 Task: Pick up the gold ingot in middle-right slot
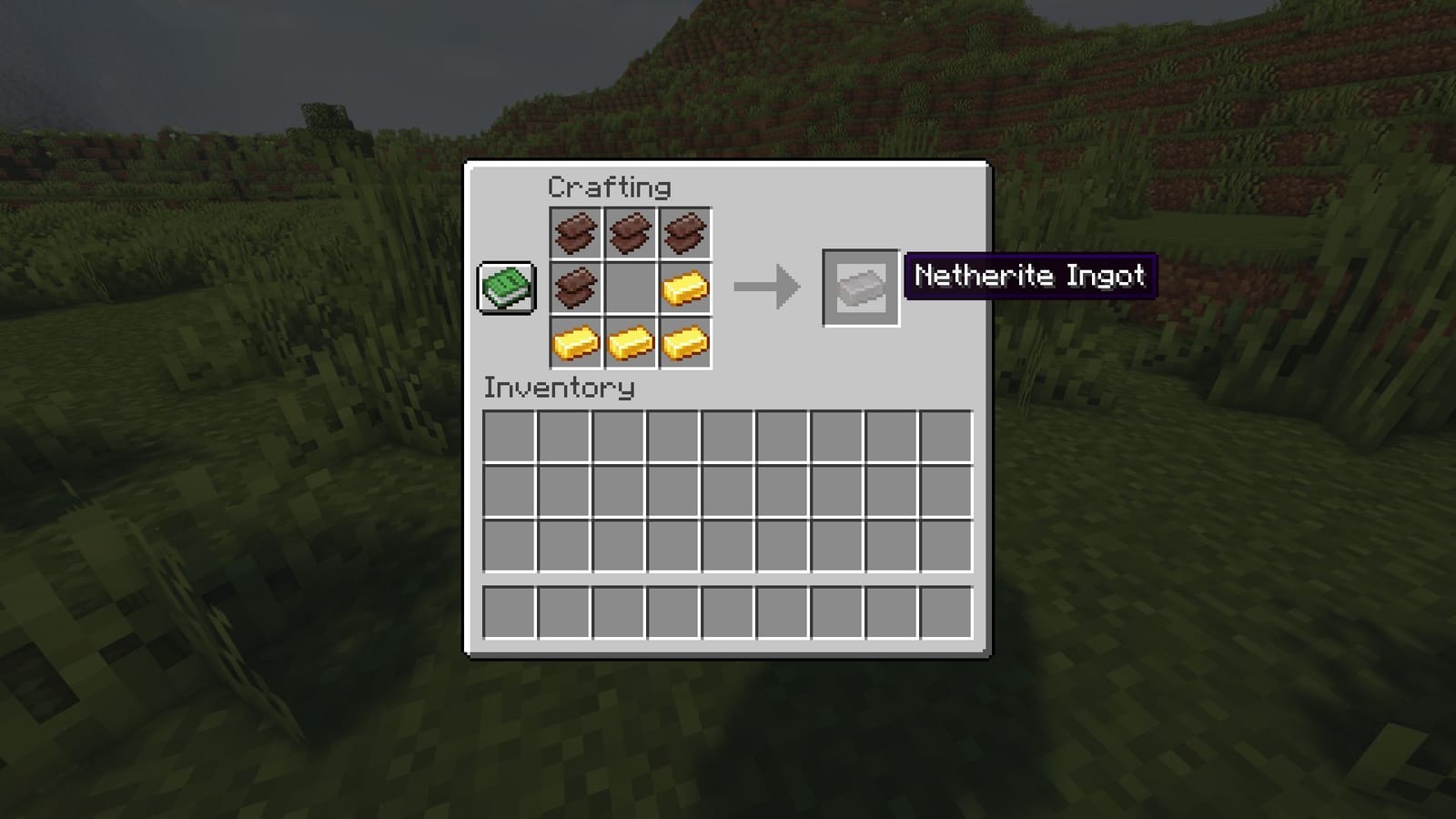[x=687, y=287]
